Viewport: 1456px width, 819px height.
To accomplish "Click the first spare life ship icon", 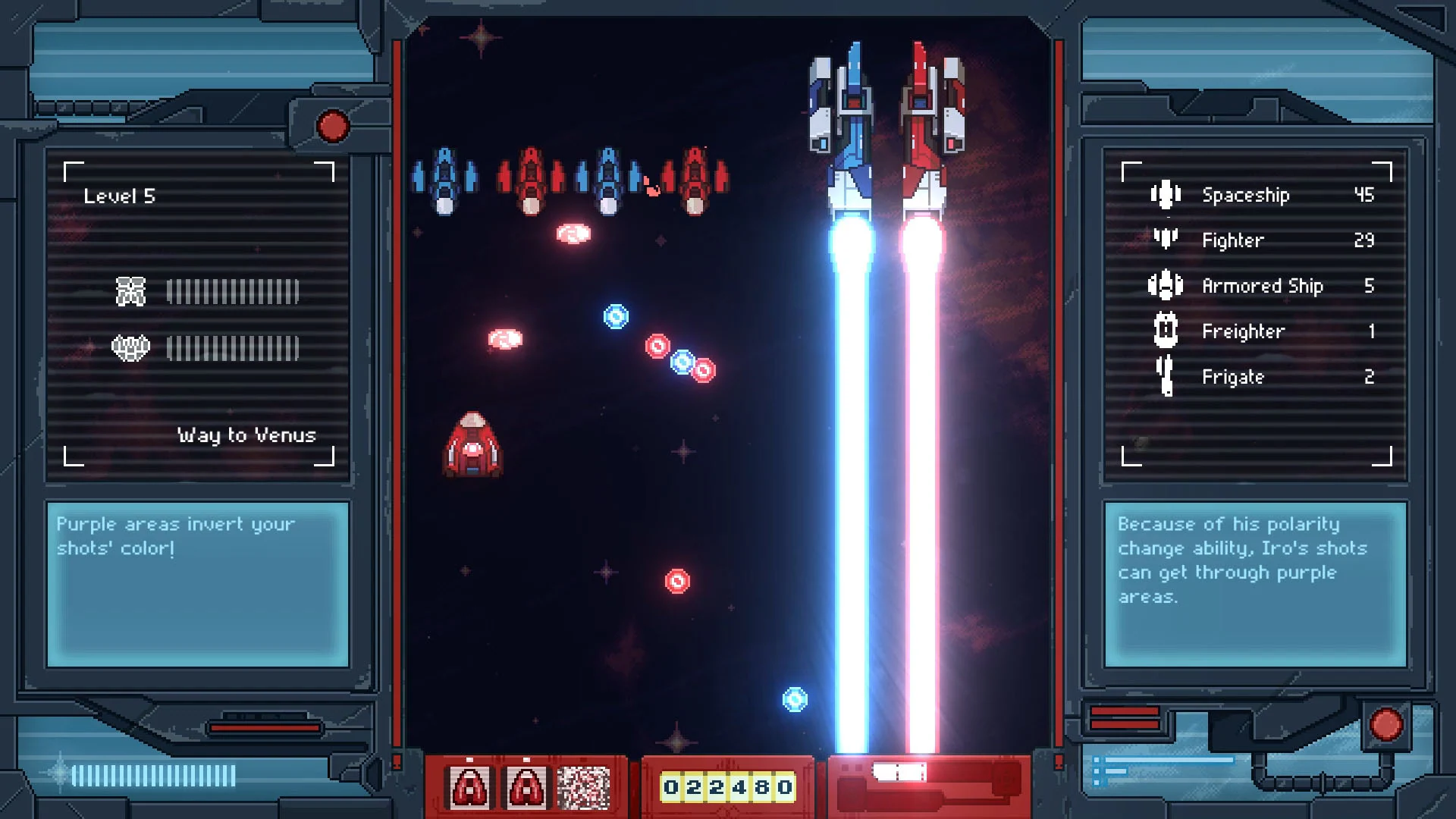I will (x=469, y=787).
